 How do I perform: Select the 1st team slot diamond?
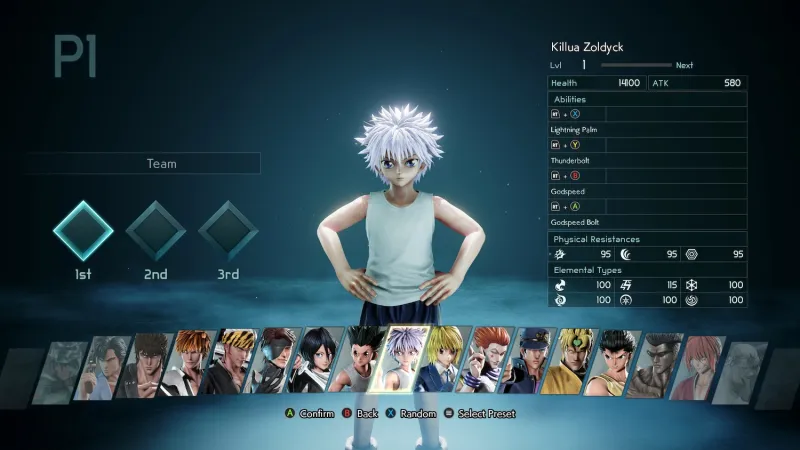click(x=82, y=231)
